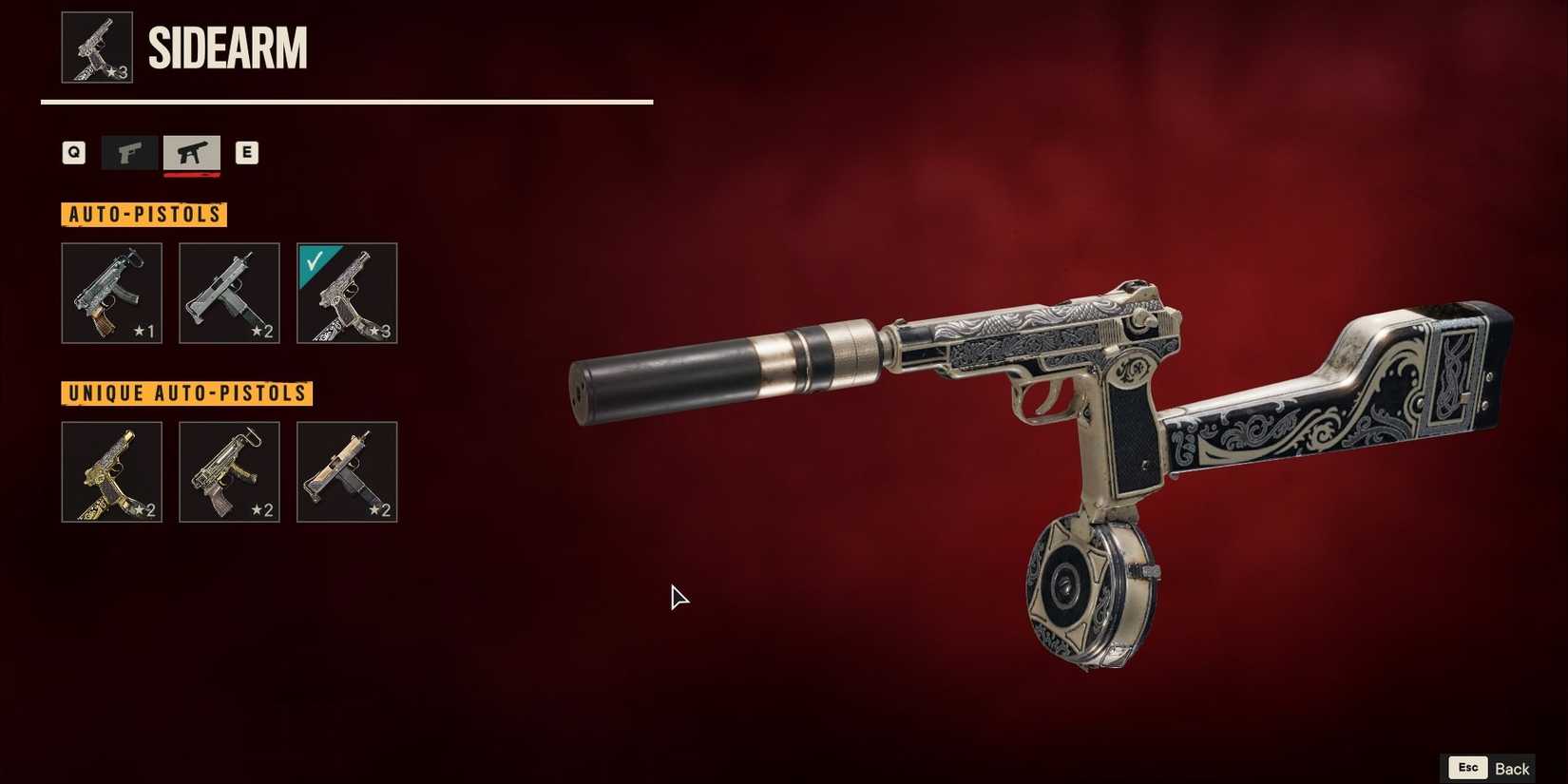This screenshot has height=784, width=1568.
Task: Select the golden unique auto-pistol
Action: pos(111,471)
